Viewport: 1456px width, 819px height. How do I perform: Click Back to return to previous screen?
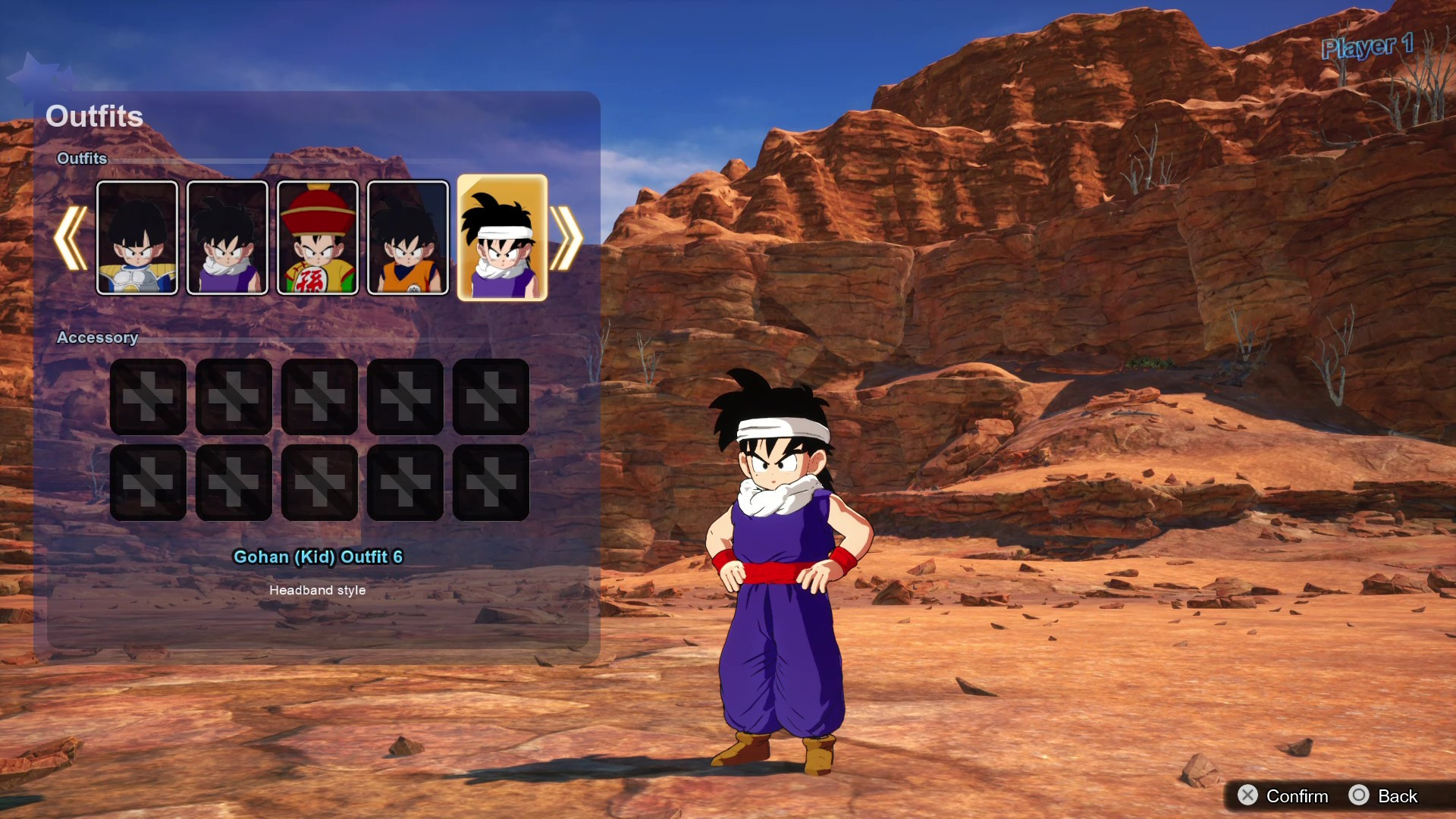click(x=1399, y=796)
